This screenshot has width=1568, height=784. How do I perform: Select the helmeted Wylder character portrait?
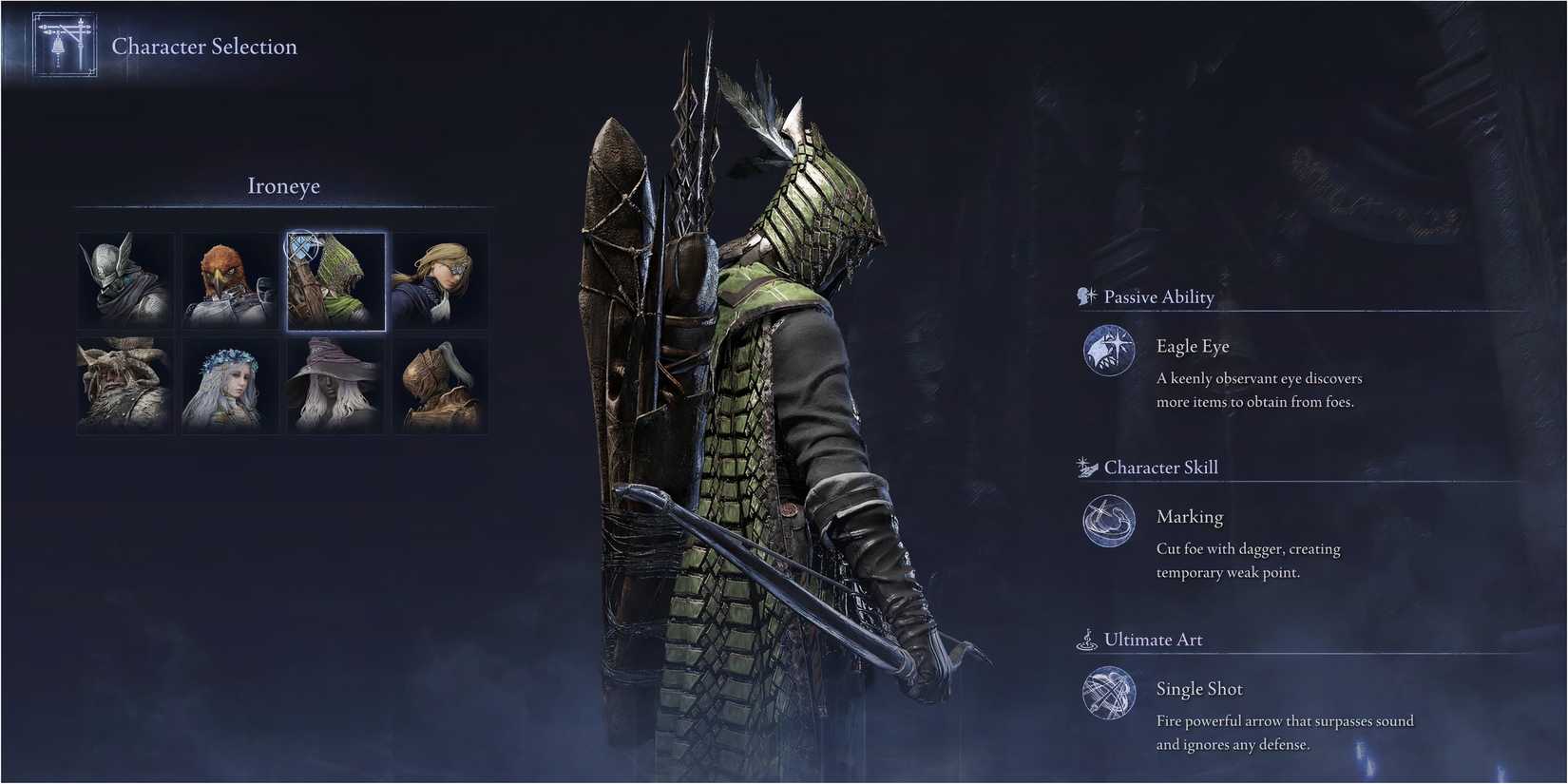pyautogui.click(x=125, y=279)
